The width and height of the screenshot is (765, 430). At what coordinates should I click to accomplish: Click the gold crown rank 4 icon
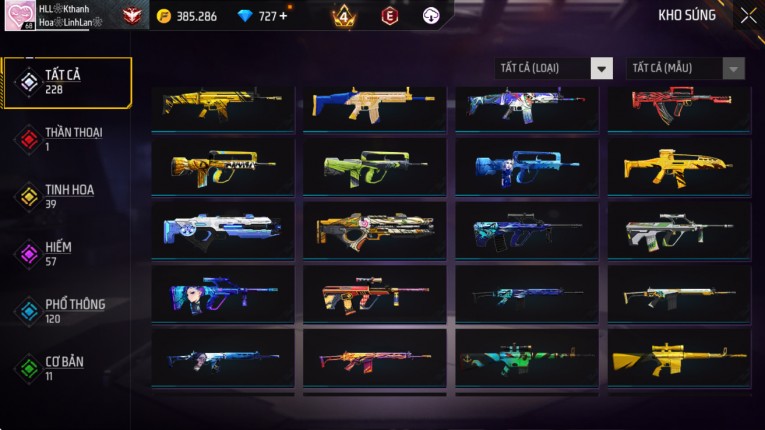pos(343,16)
